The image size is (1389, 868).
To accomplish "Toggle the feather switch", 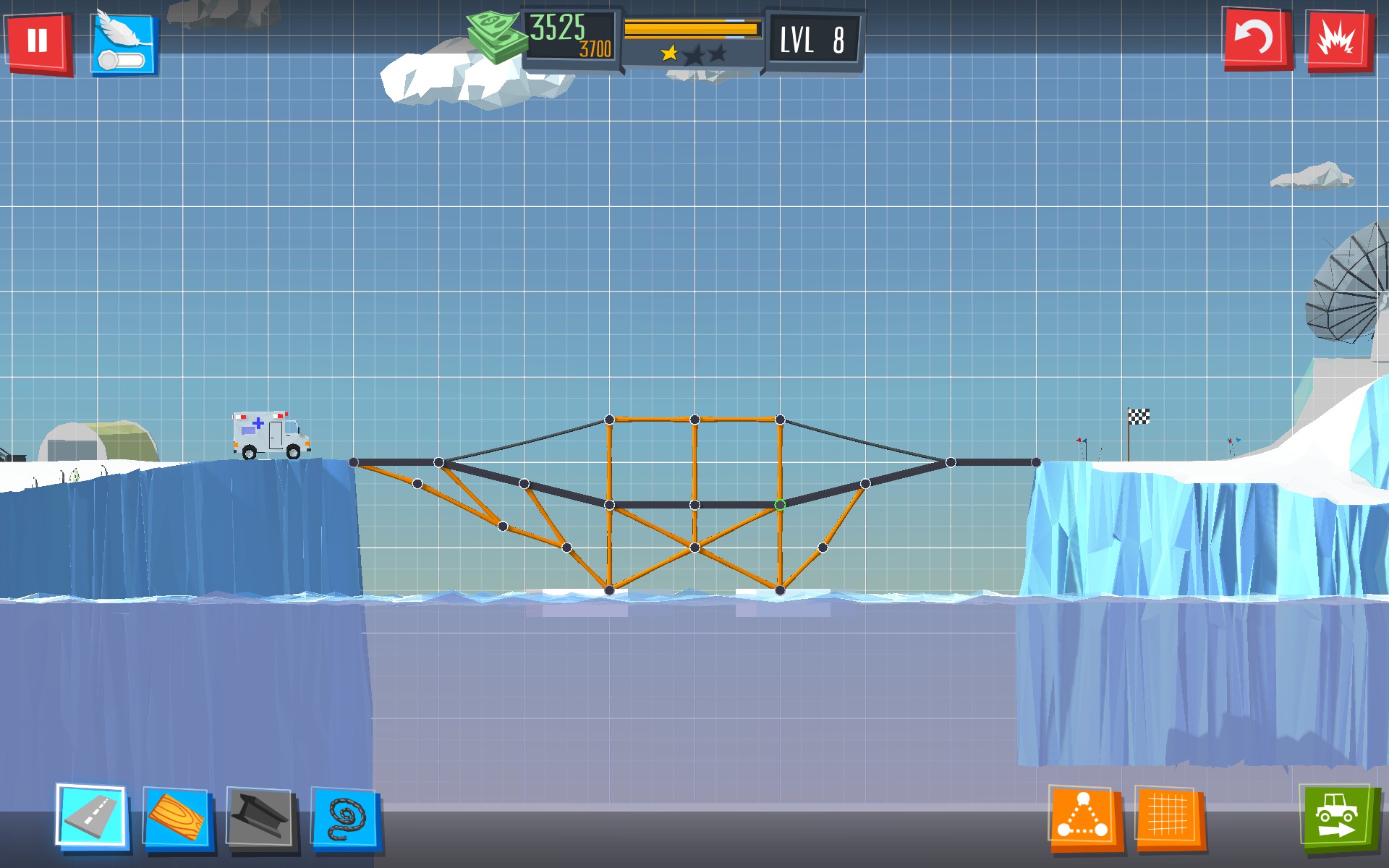I will (124, 45).
